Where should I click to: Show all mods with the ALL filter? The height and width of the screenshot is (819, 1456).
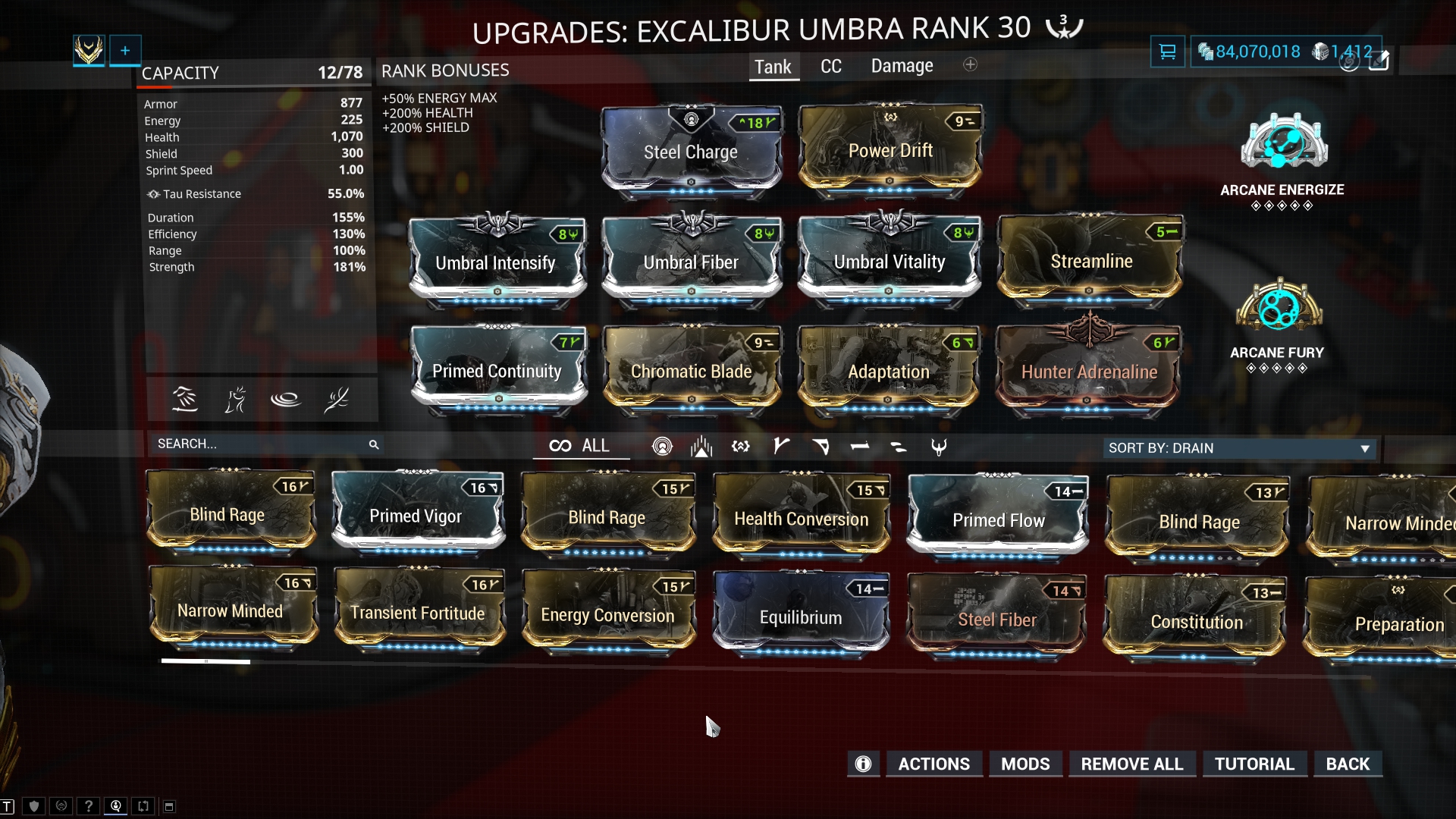tap(581, 446)
